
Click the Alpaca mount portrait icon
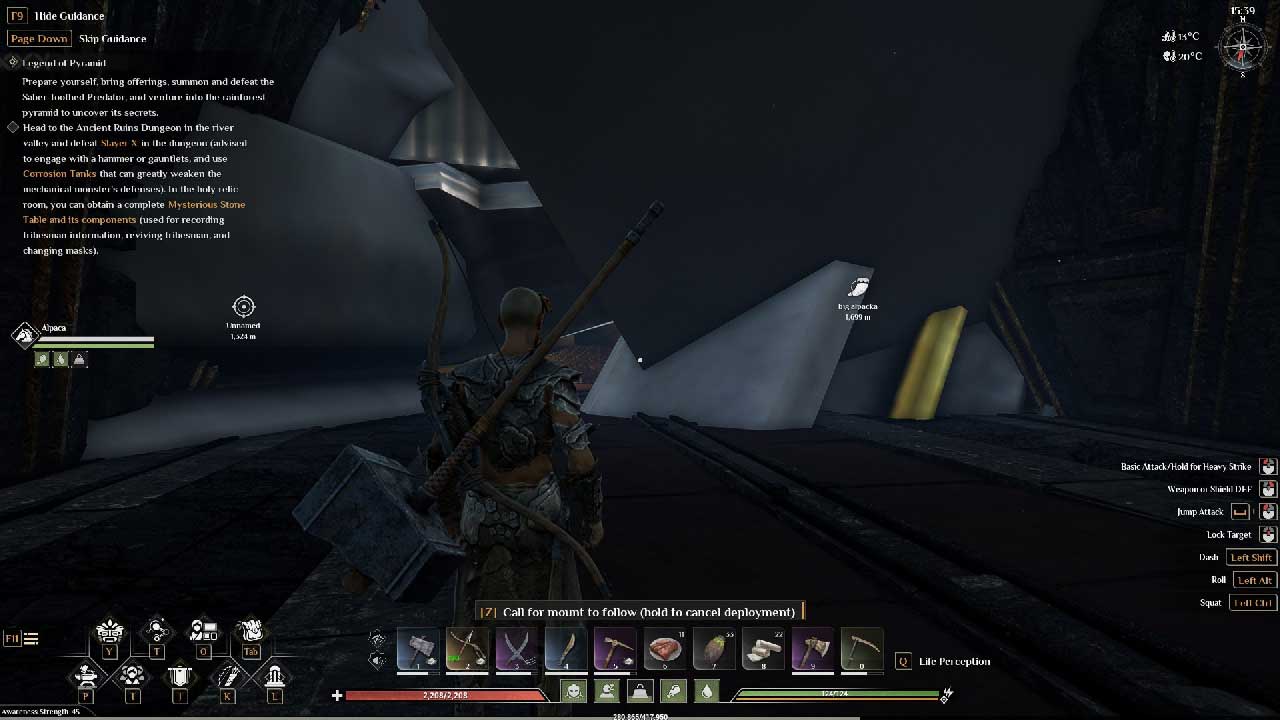[x=25, y=335]
